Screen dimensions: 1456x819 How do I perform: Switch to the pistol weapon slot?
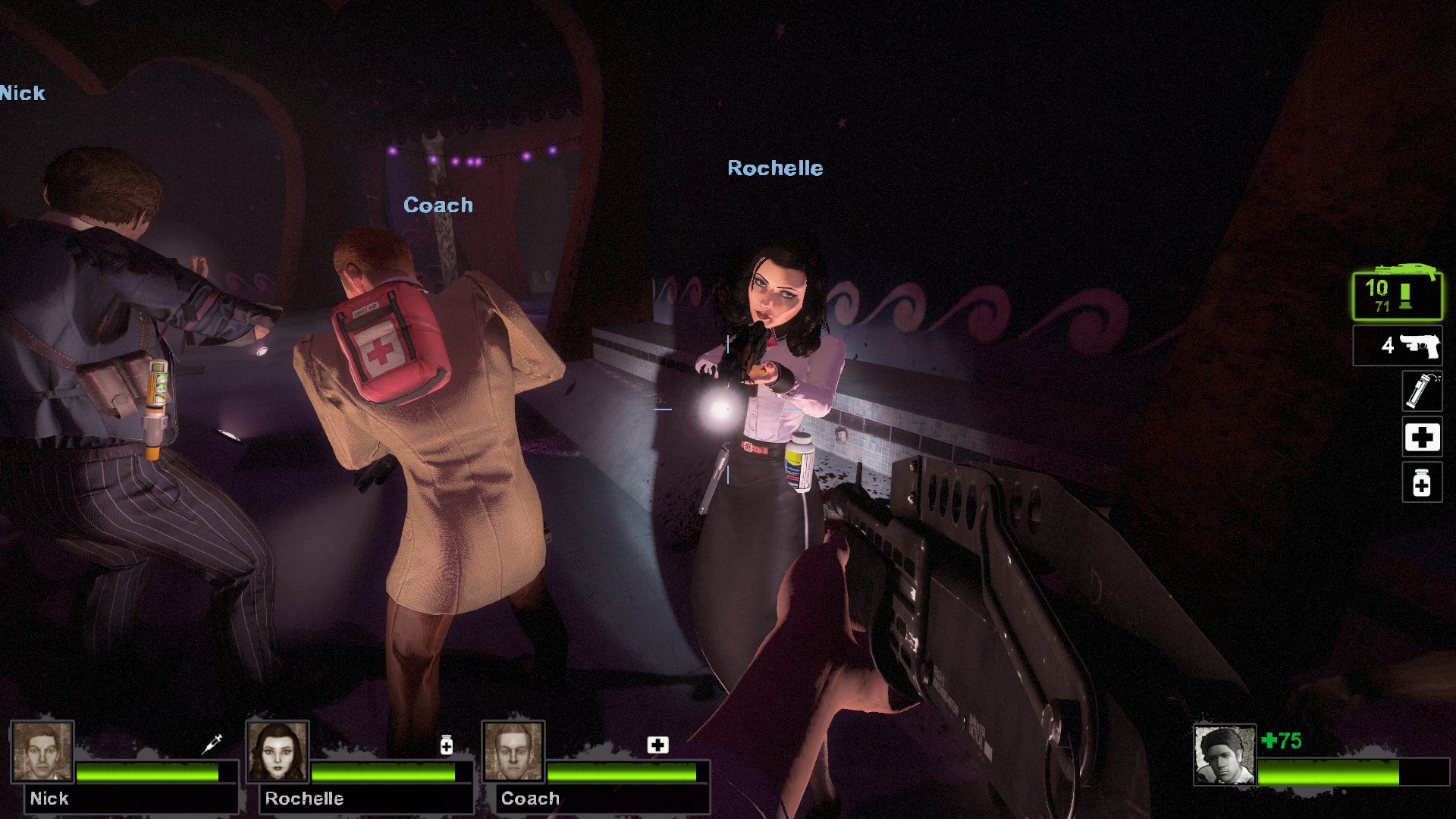click(1398, 346)
